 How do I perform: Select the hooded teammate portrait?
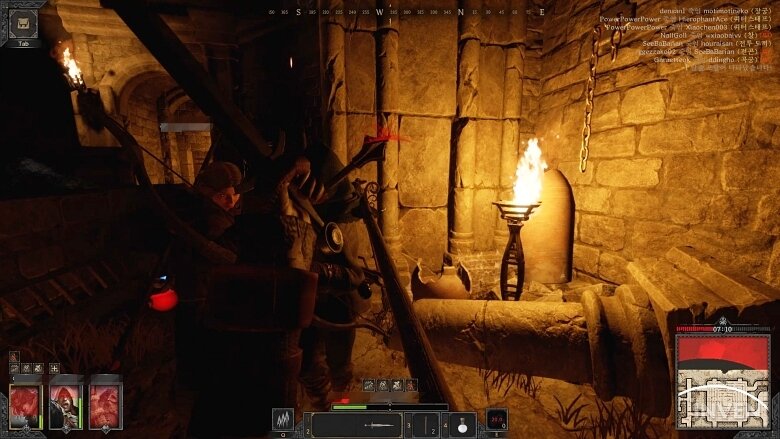coord(65,406)
